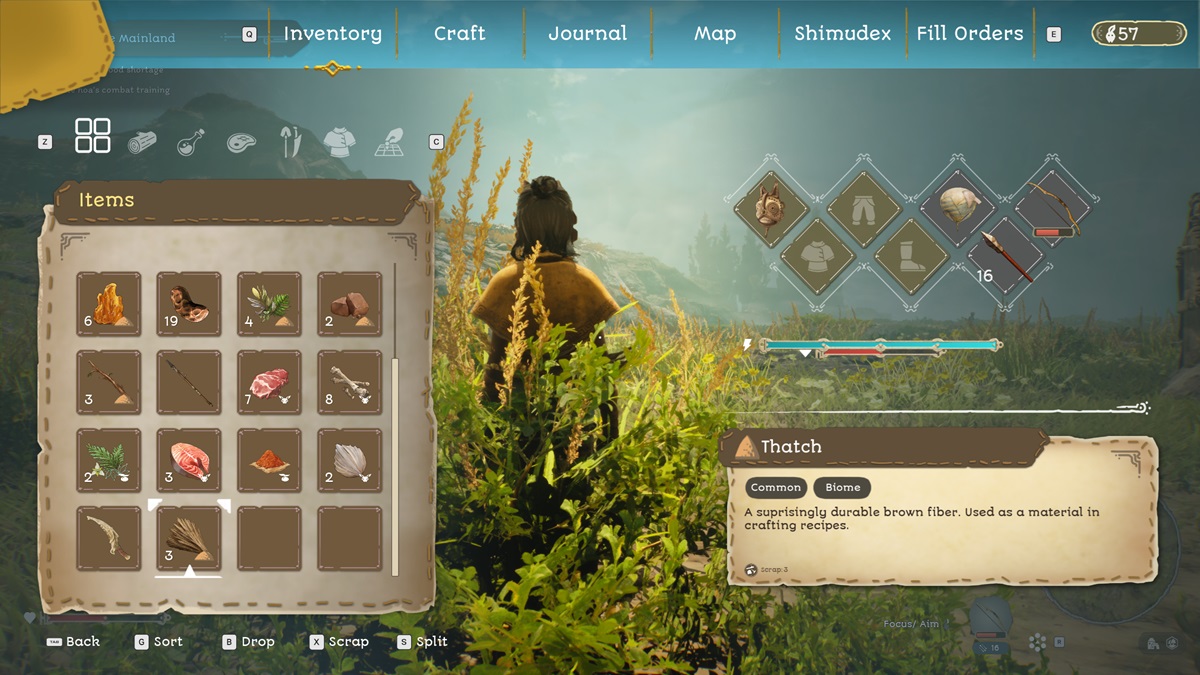Pick the bones item slot
Viewport: 1200px width, 675px height.
point(349,382)
